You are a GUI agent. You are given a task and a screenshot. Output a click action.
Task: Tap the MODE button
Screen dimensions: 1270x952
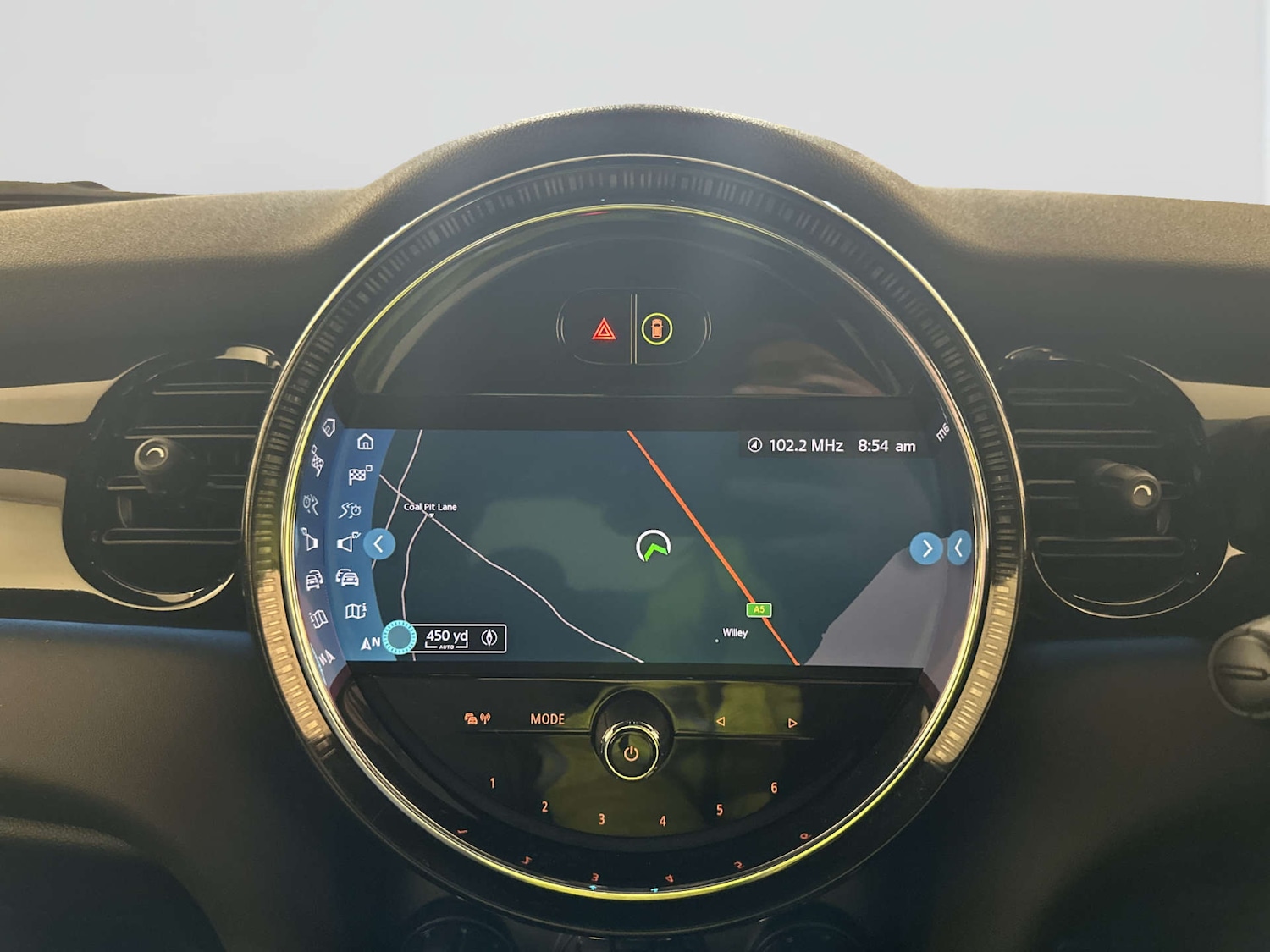click(x=547, y=719)
